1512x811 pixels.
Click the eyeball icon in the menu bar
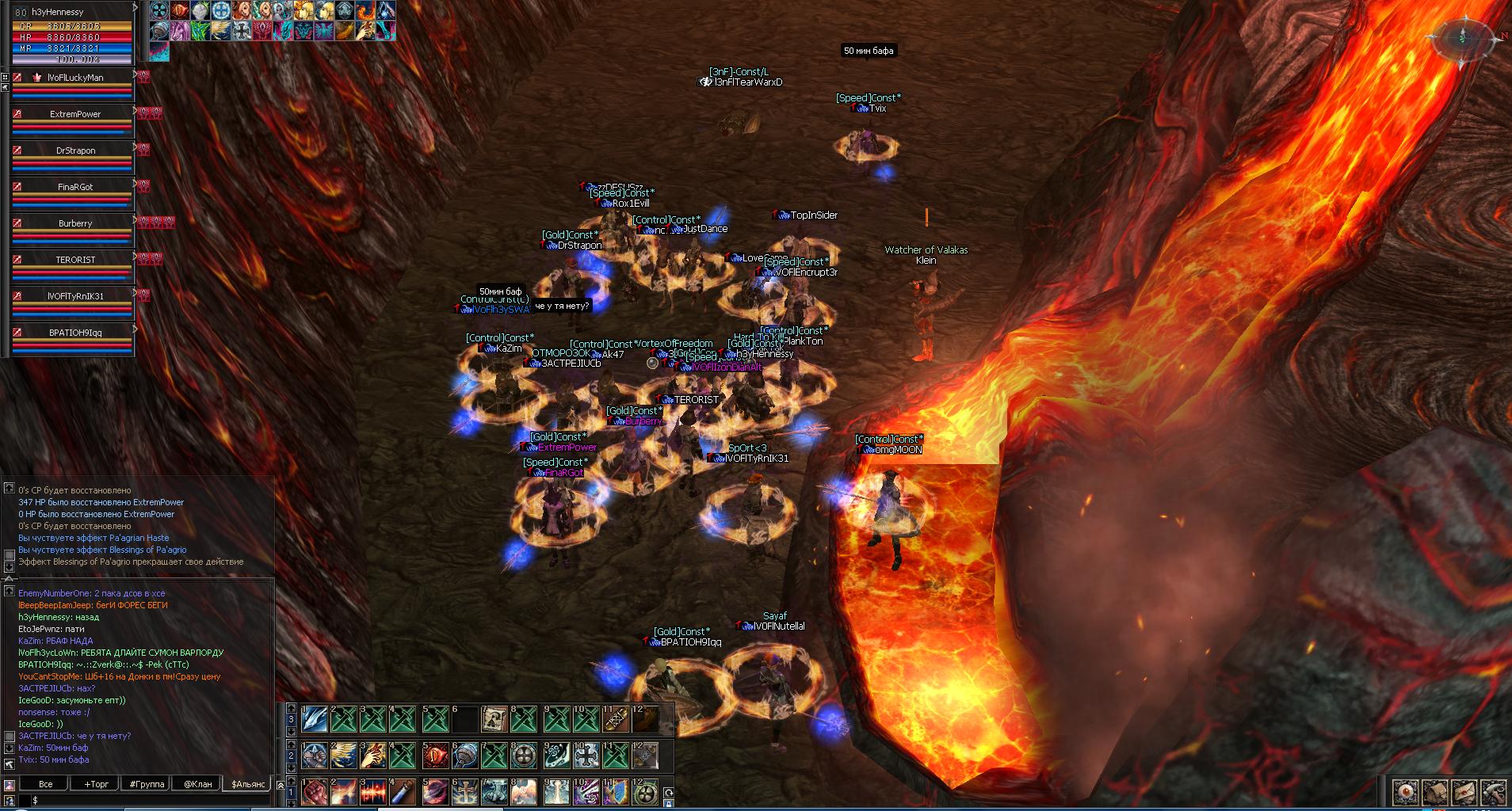1407,791
